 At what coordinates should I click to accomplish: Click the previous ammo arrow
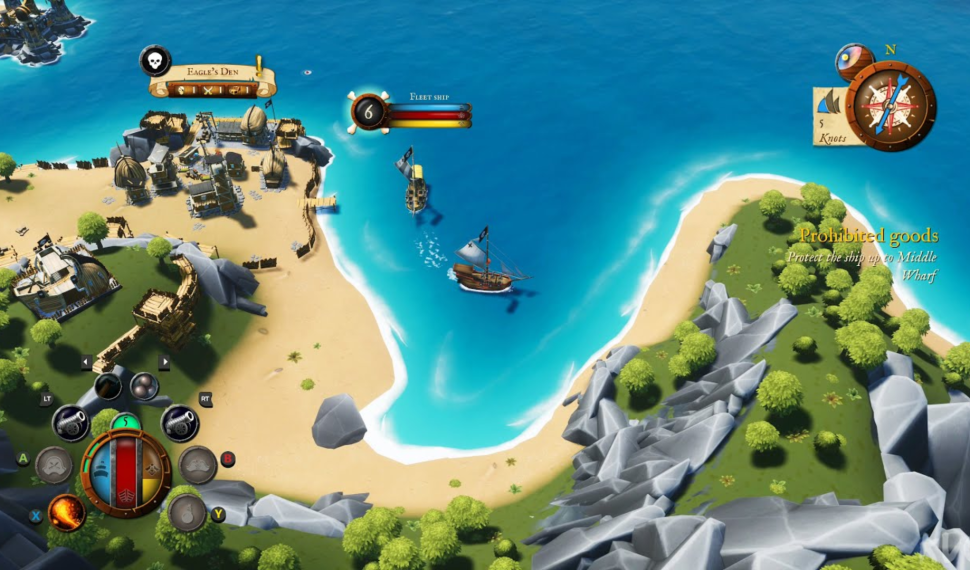(86, 362)
